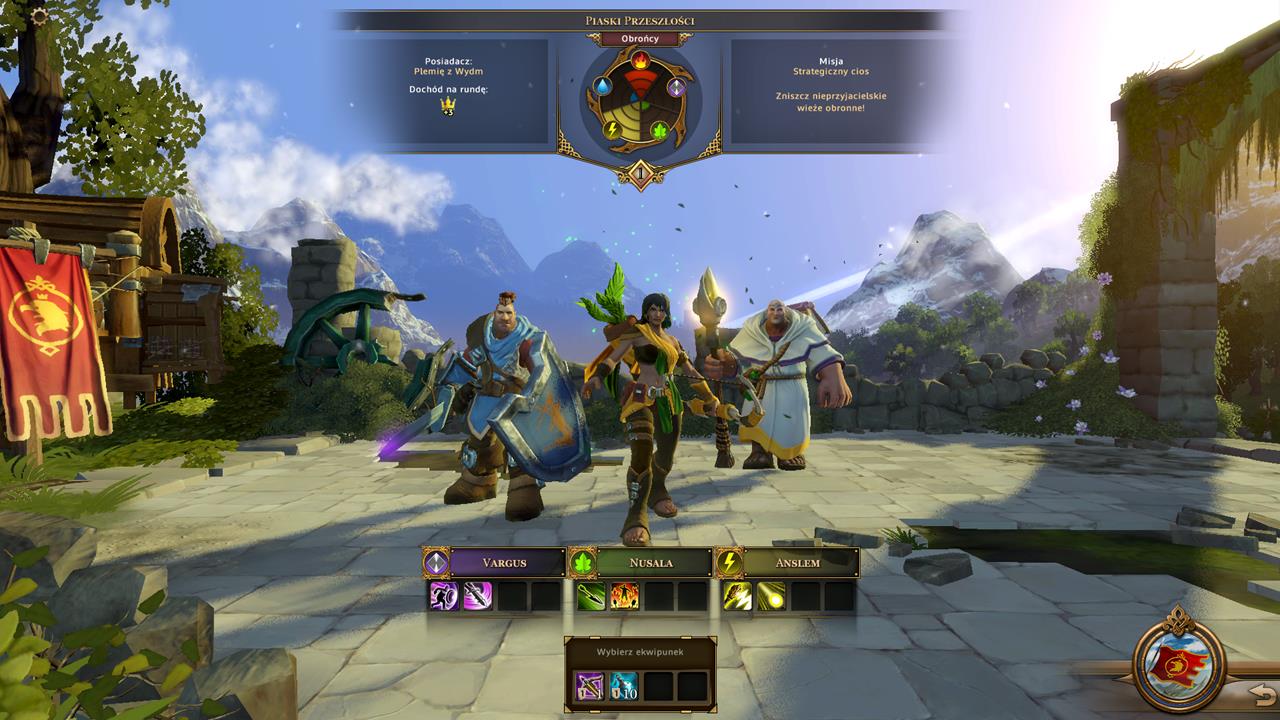Pick the potion item with quantity 10
Image resolution: width=1280 pixels, height=720 pixels.
tap(624, 684)
